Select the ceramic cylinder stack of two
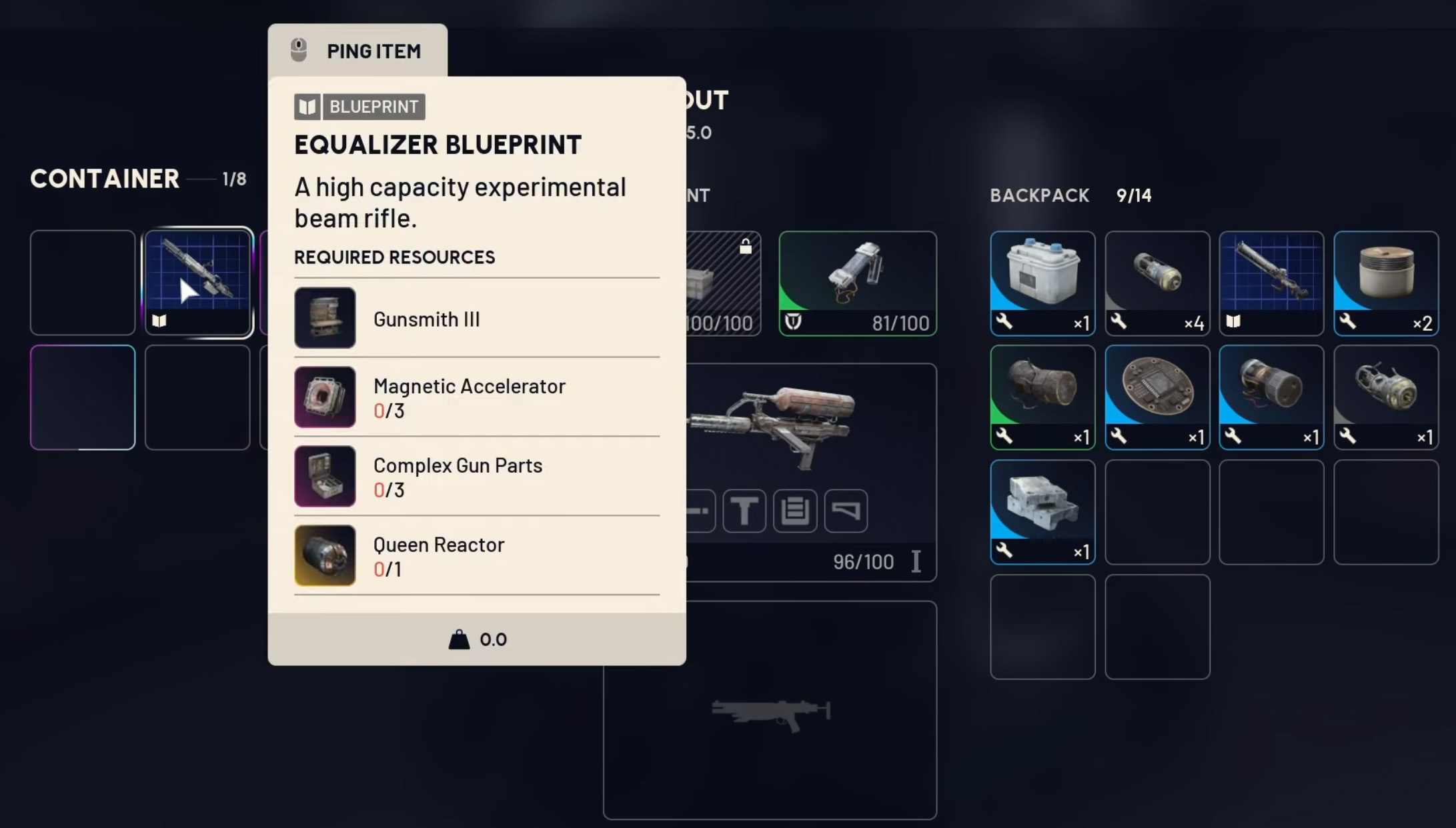Image resolution: width=1456 pixels, height=828 pixels. pos(1386,283)
